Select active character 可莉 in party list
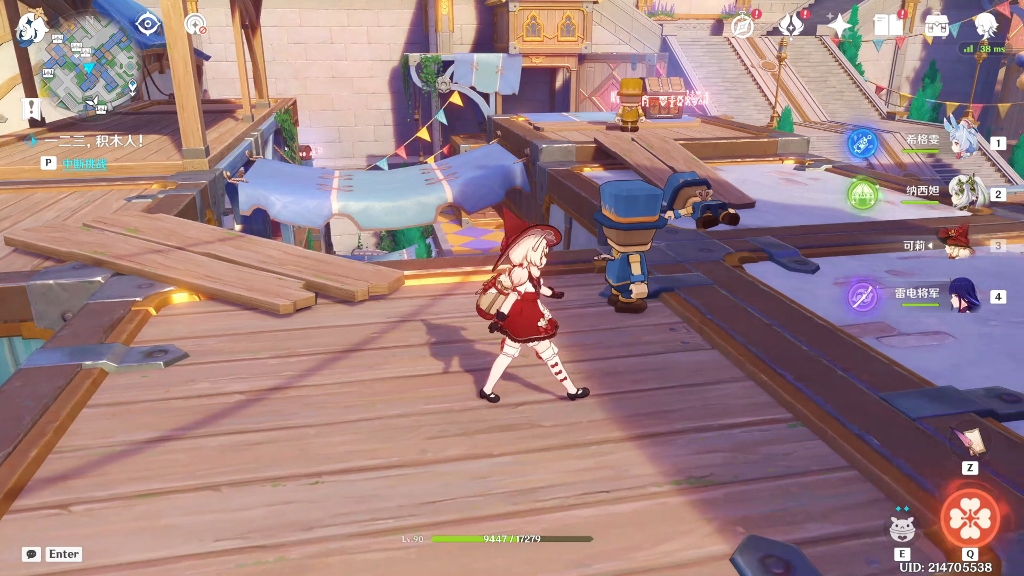Image resolution: width=1024 pixels, height=576 pixels. point(960,245)
